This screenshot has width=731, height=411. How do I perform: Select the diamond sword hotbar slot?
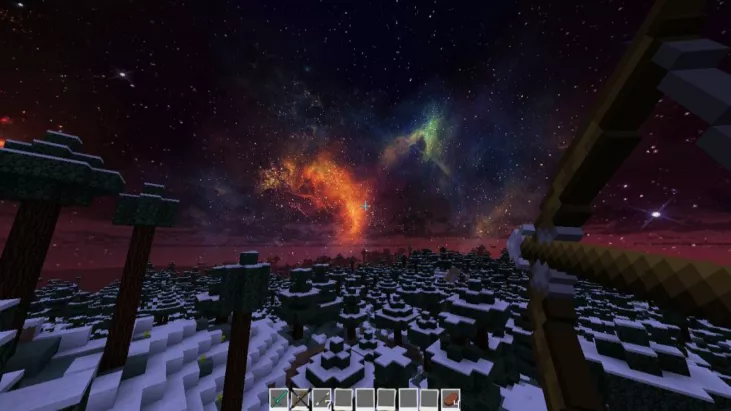click(x=278, y=399)
